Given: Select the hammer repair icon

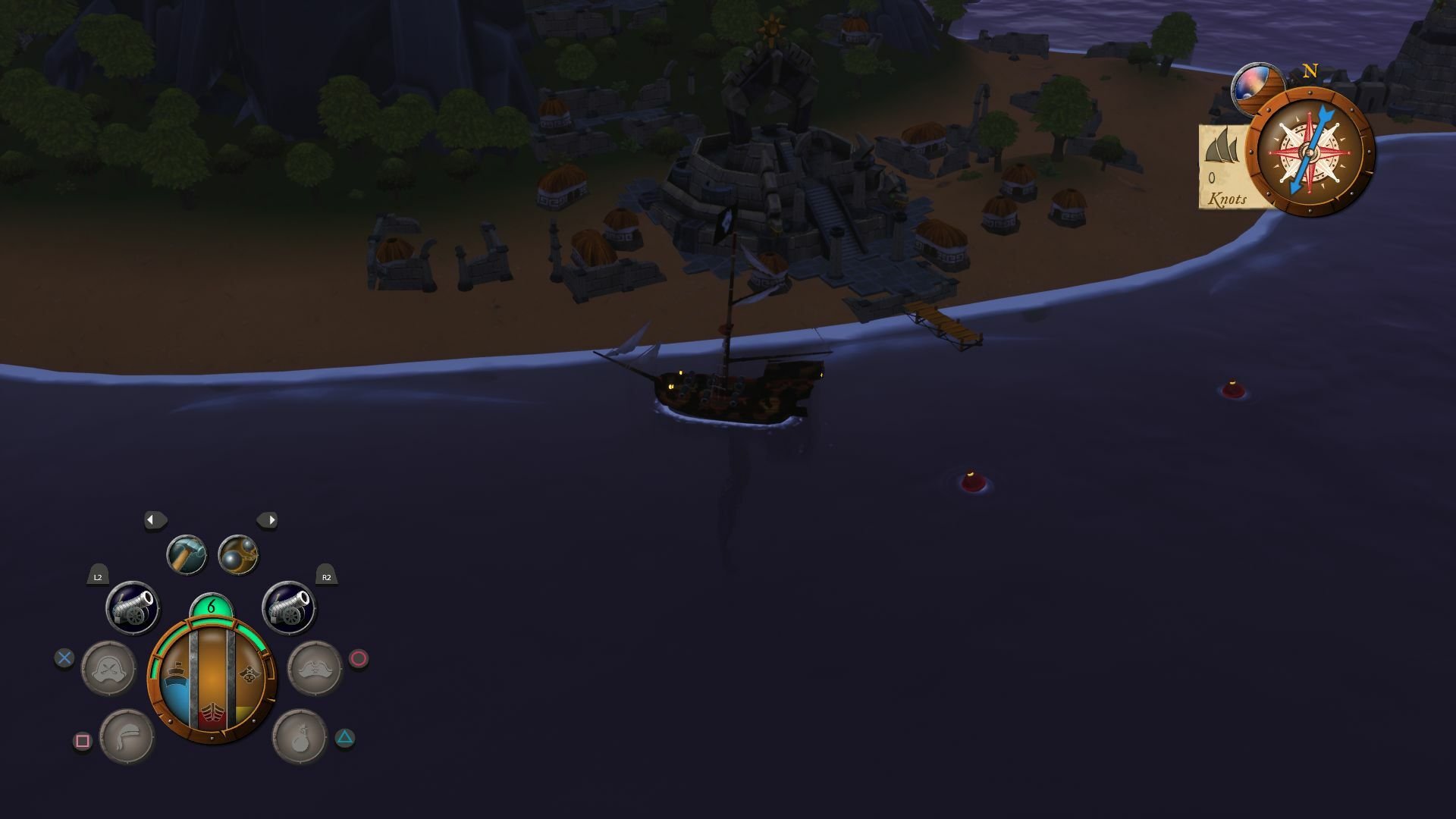Looking at the screenshot, I should 187,555.
